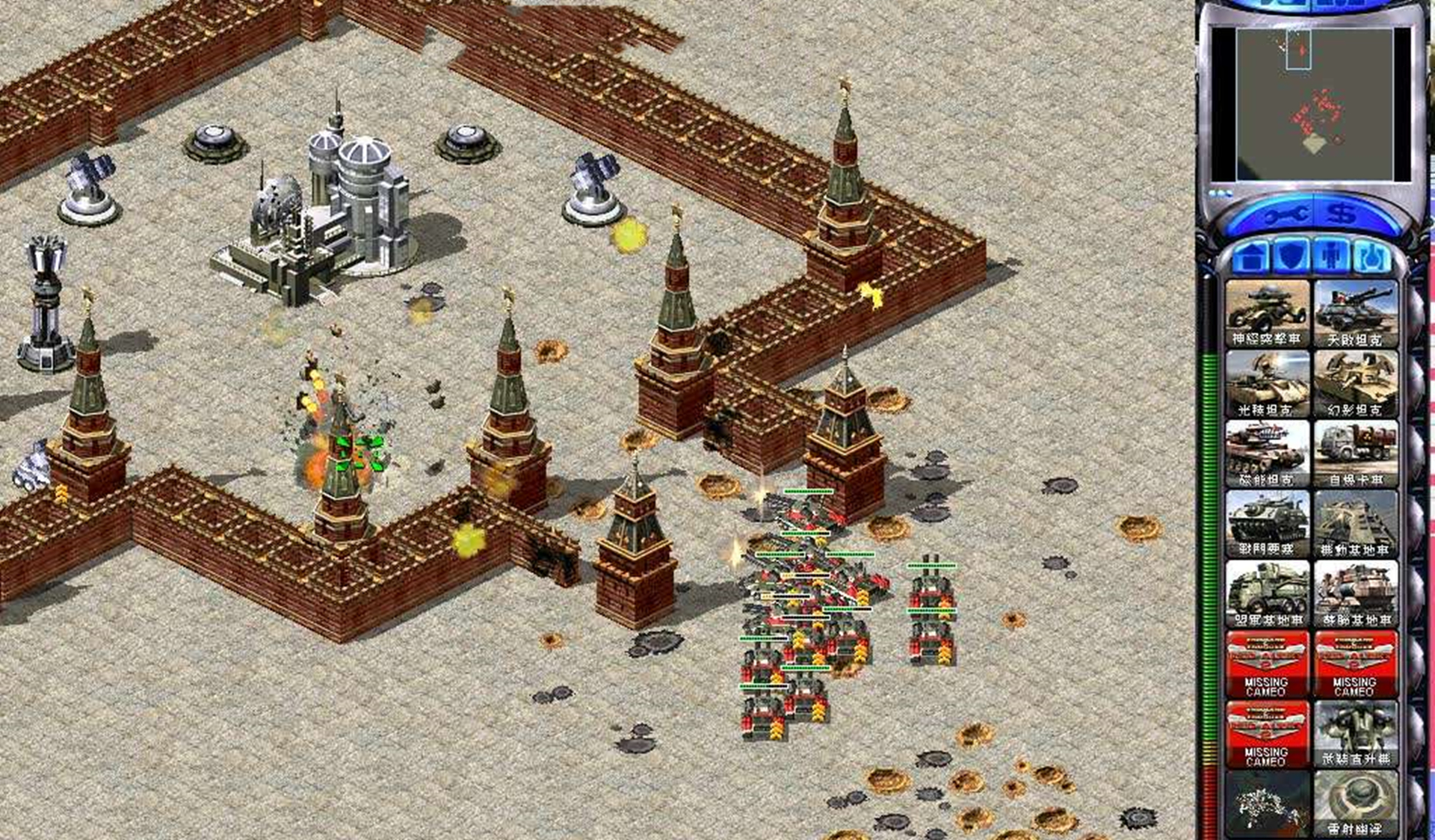
Task: Queue a 磁能坦克 Tesla Tank
Action: coord(1267,454)
